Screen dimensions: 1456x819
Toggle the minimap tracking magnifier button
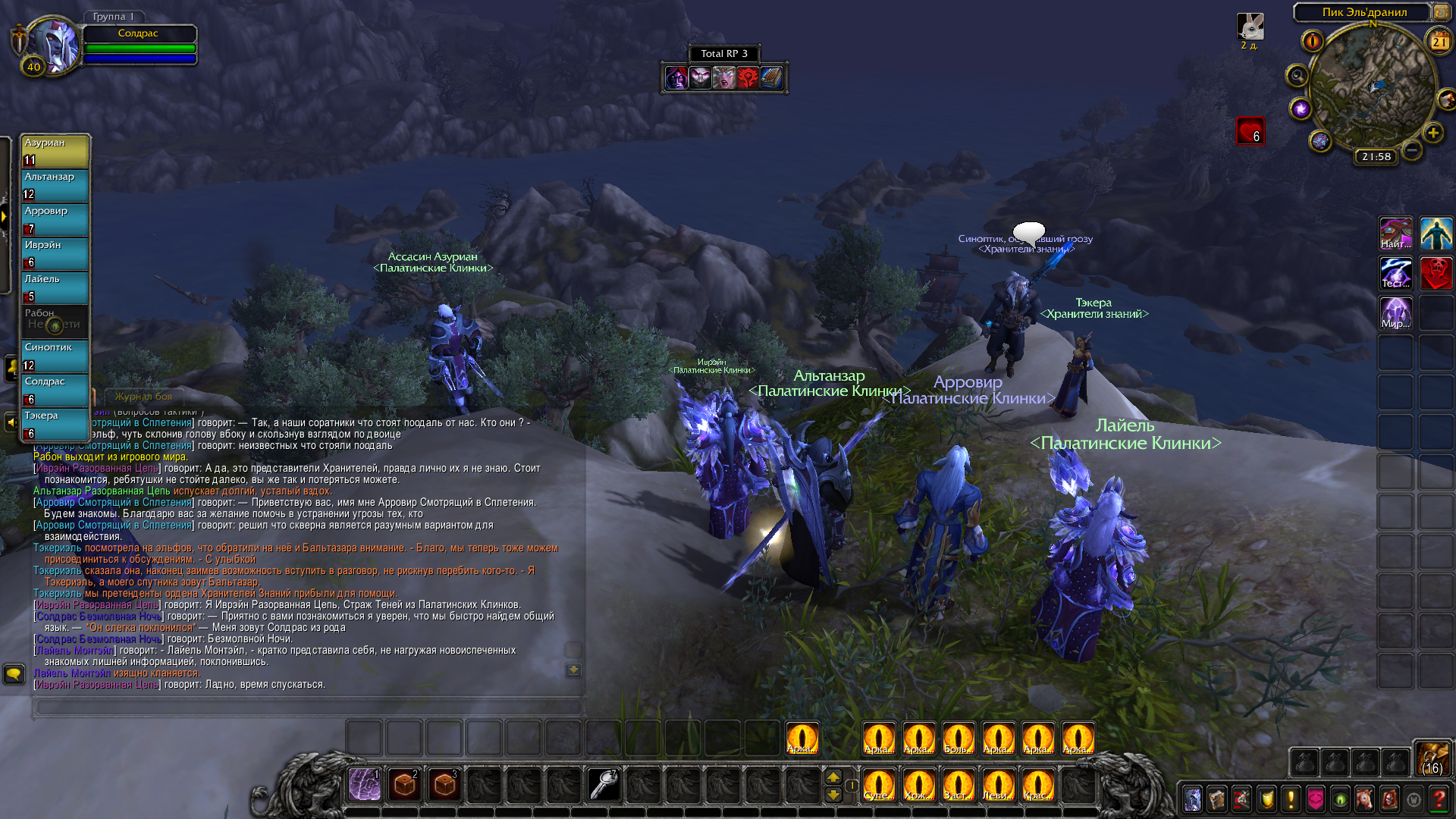(x=1297, y=76)
